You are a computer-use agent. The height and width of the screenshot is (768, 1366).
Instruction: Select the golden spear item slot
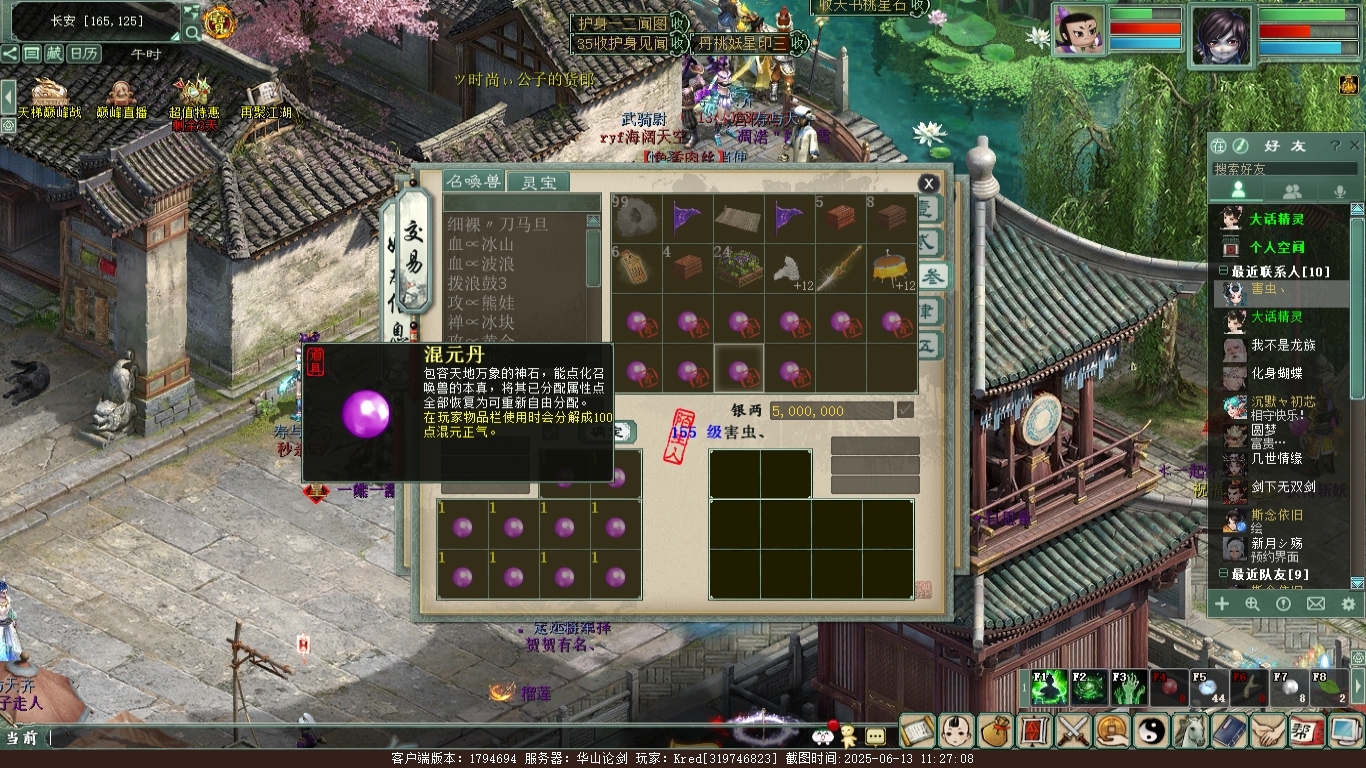point(840,269)
